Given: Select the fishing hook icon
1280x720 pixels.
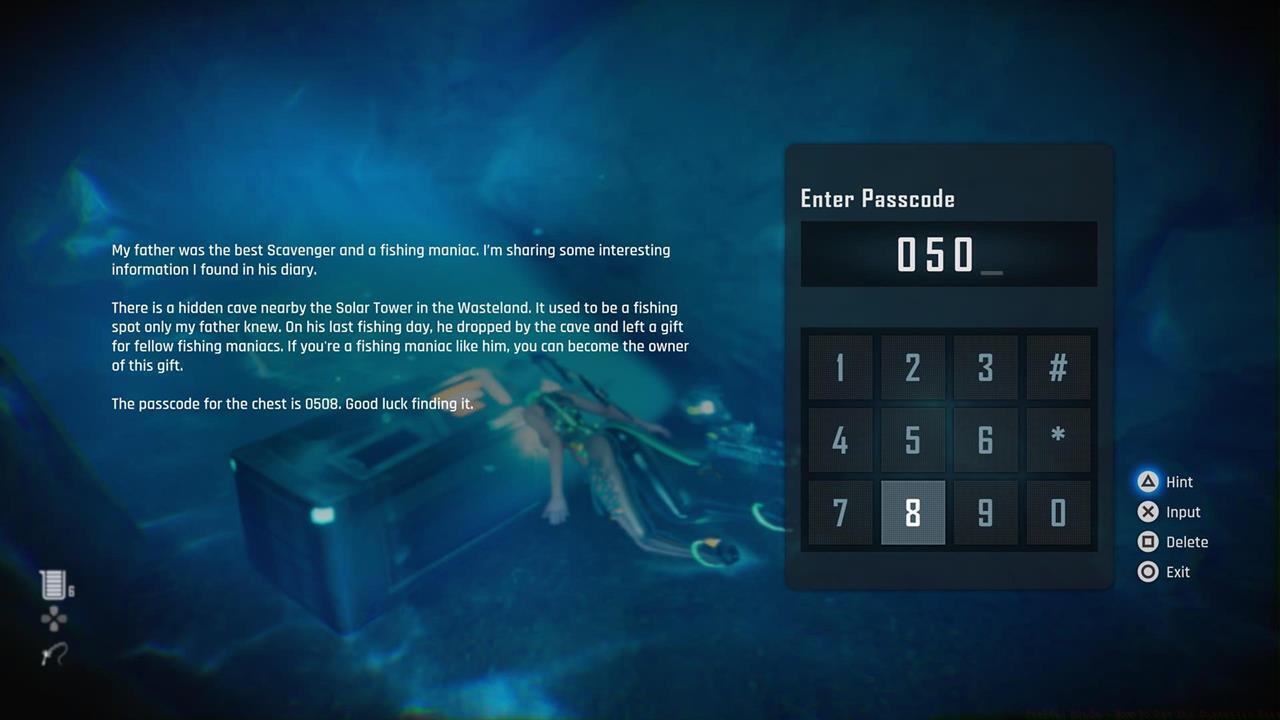Looking at the screenshot, I should [53, 653].
